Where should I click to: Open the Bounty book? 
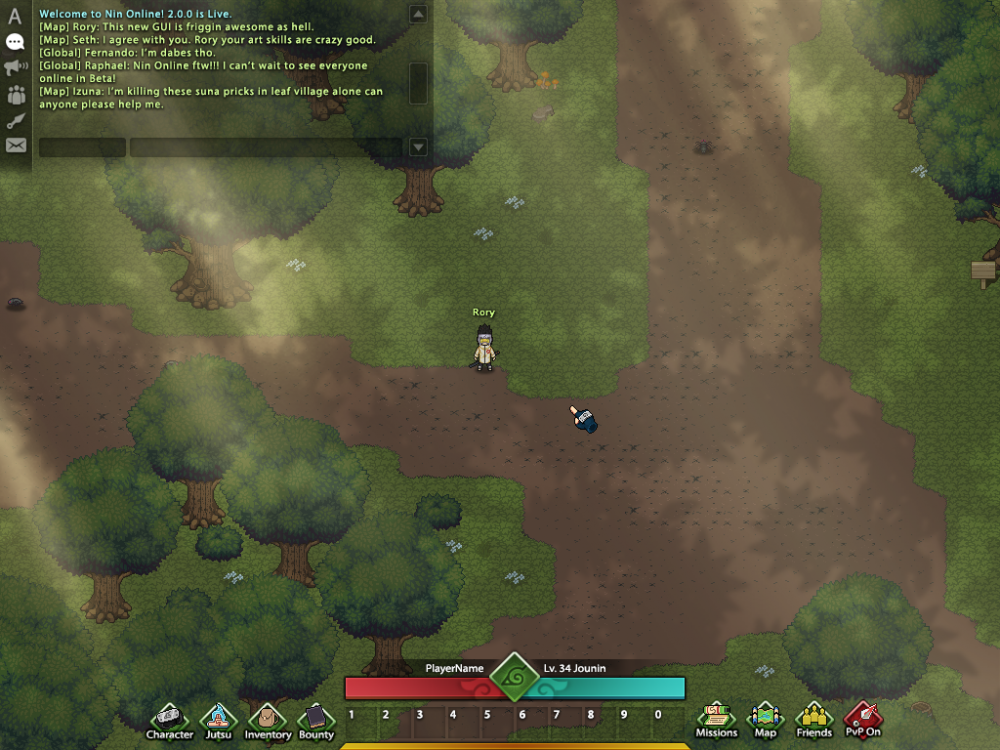pyautogui.click(x=316, y=719)
